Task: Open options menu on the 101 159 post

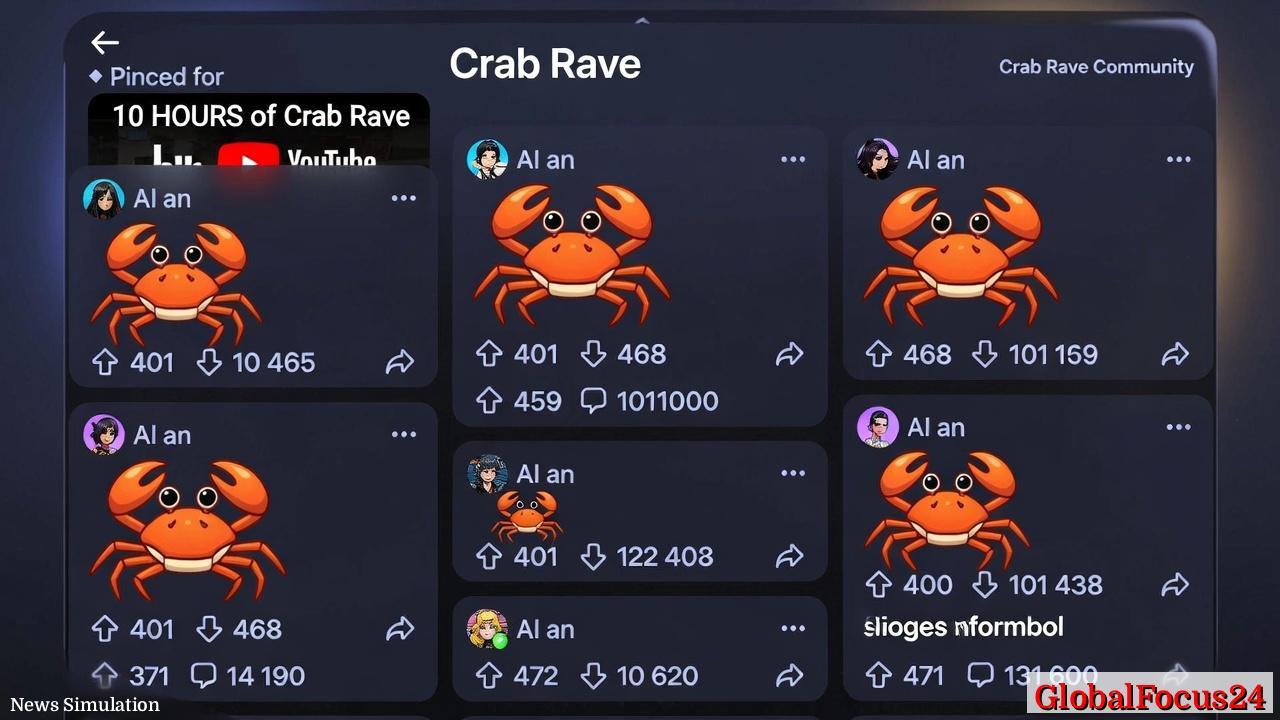Action: click(1178, 158)
